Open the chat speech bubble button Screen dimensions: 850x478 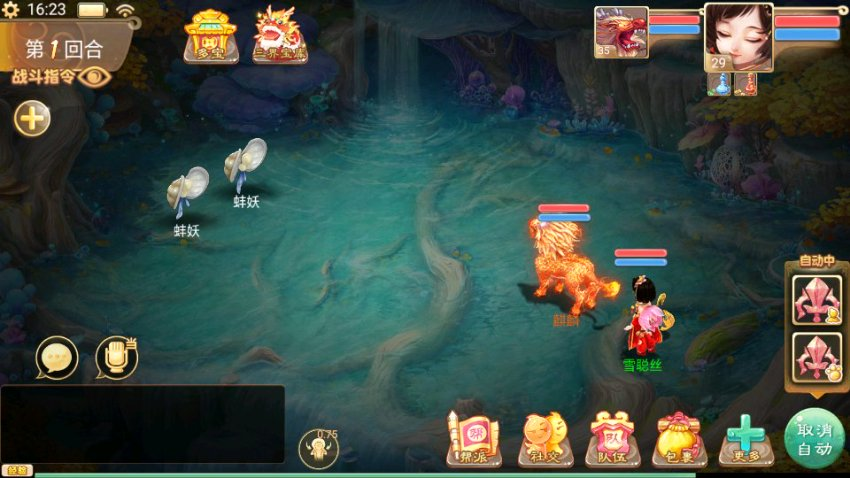pos(56,357)
